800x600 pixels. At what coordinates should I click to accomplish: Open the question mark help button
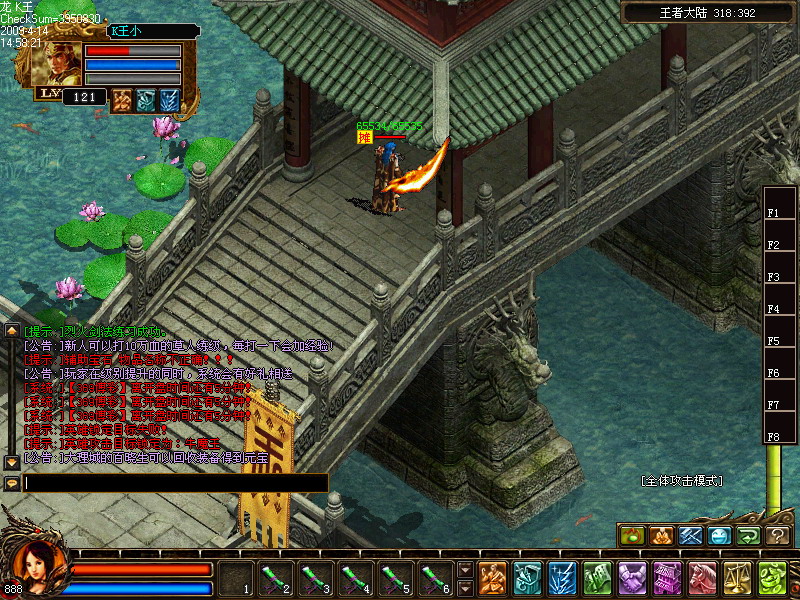[777, 536]
